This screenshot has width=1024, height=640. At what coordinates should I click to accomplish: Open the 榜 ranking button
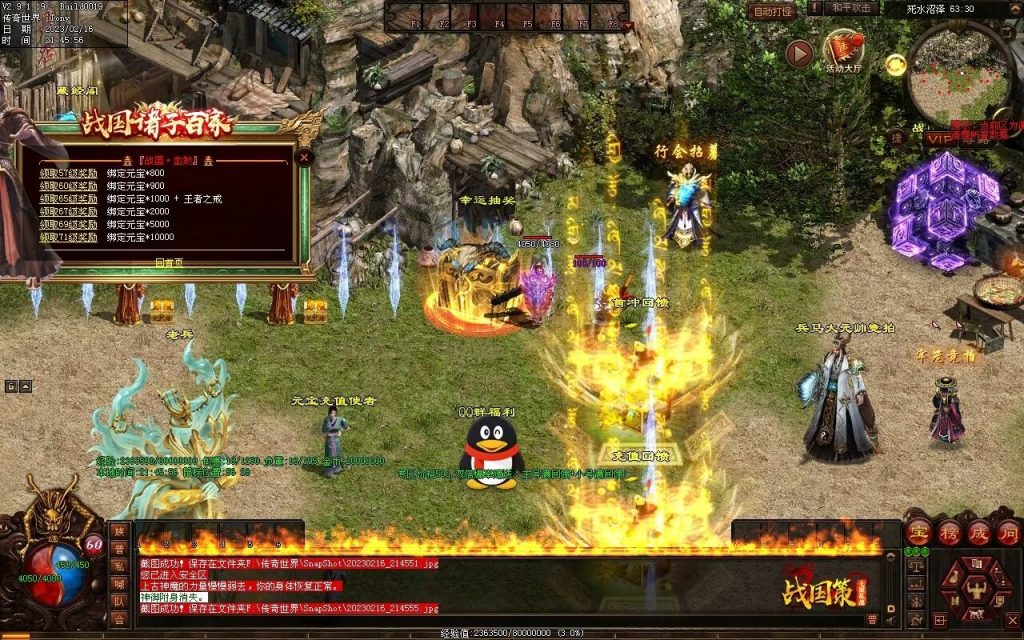click(948, 531)
